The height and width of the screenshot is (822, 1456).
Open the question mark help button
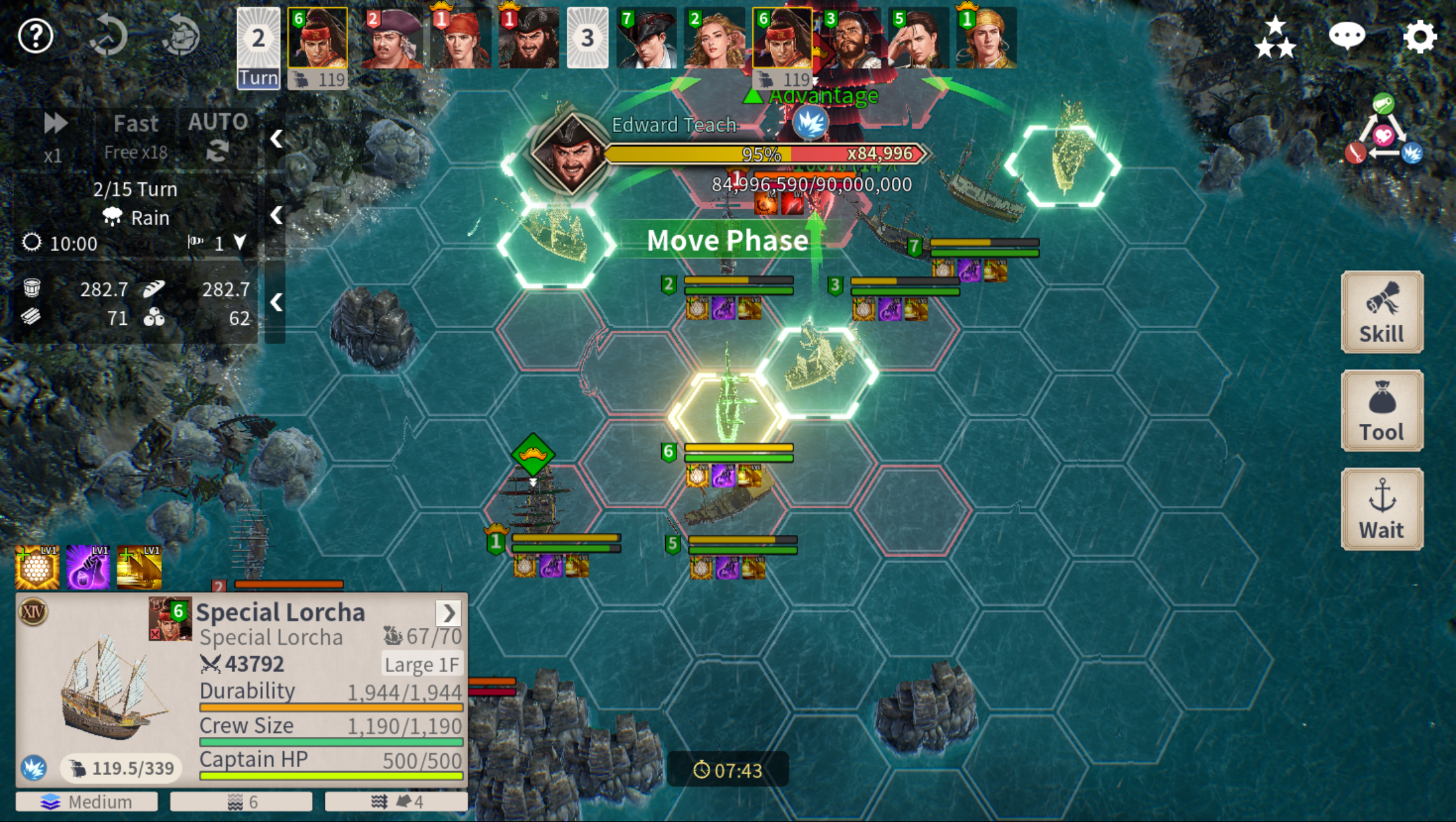pos(36,36)
